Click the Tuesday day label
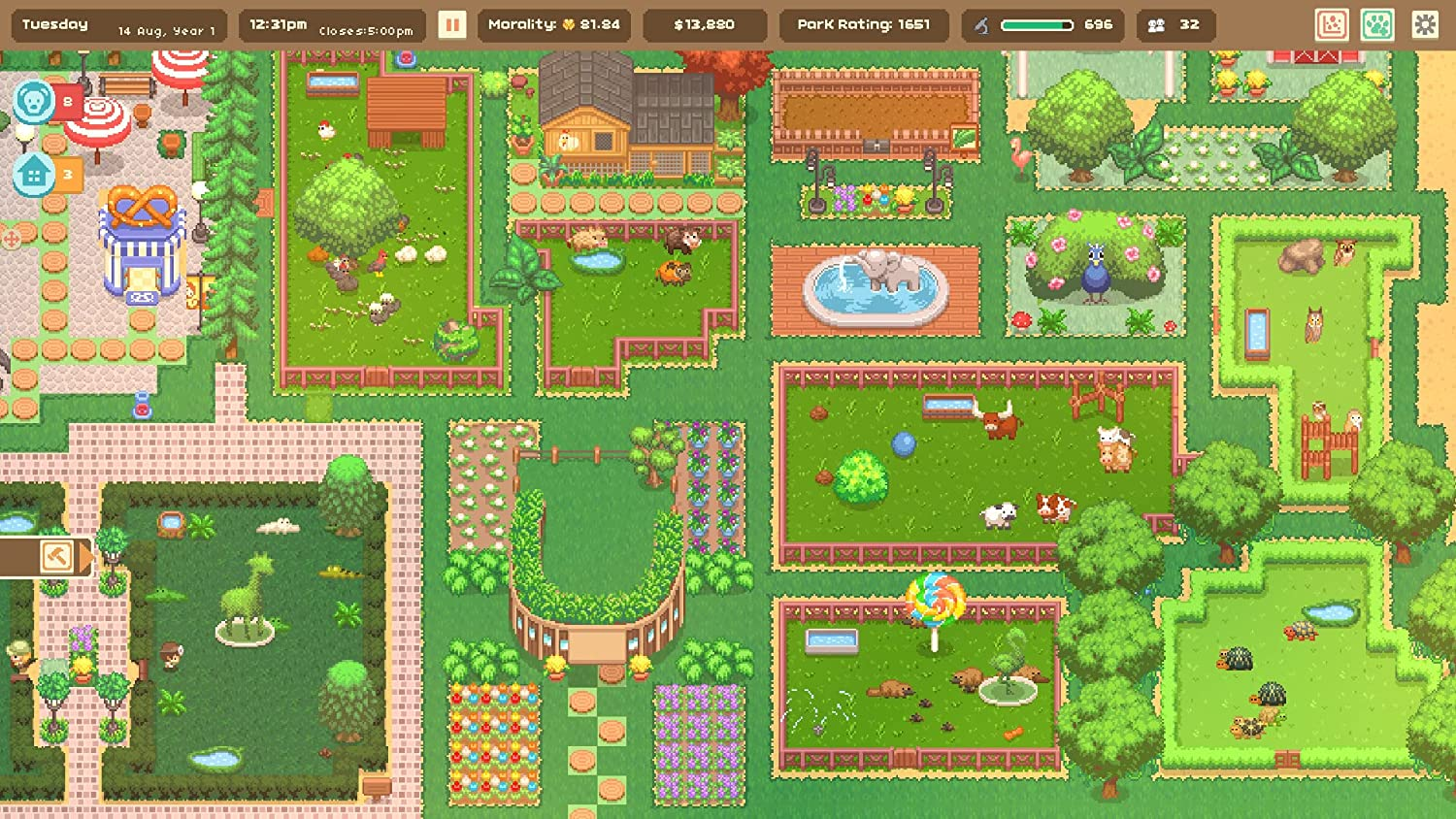The width and height of the screenshot is (1456, 819). (53, 23)
